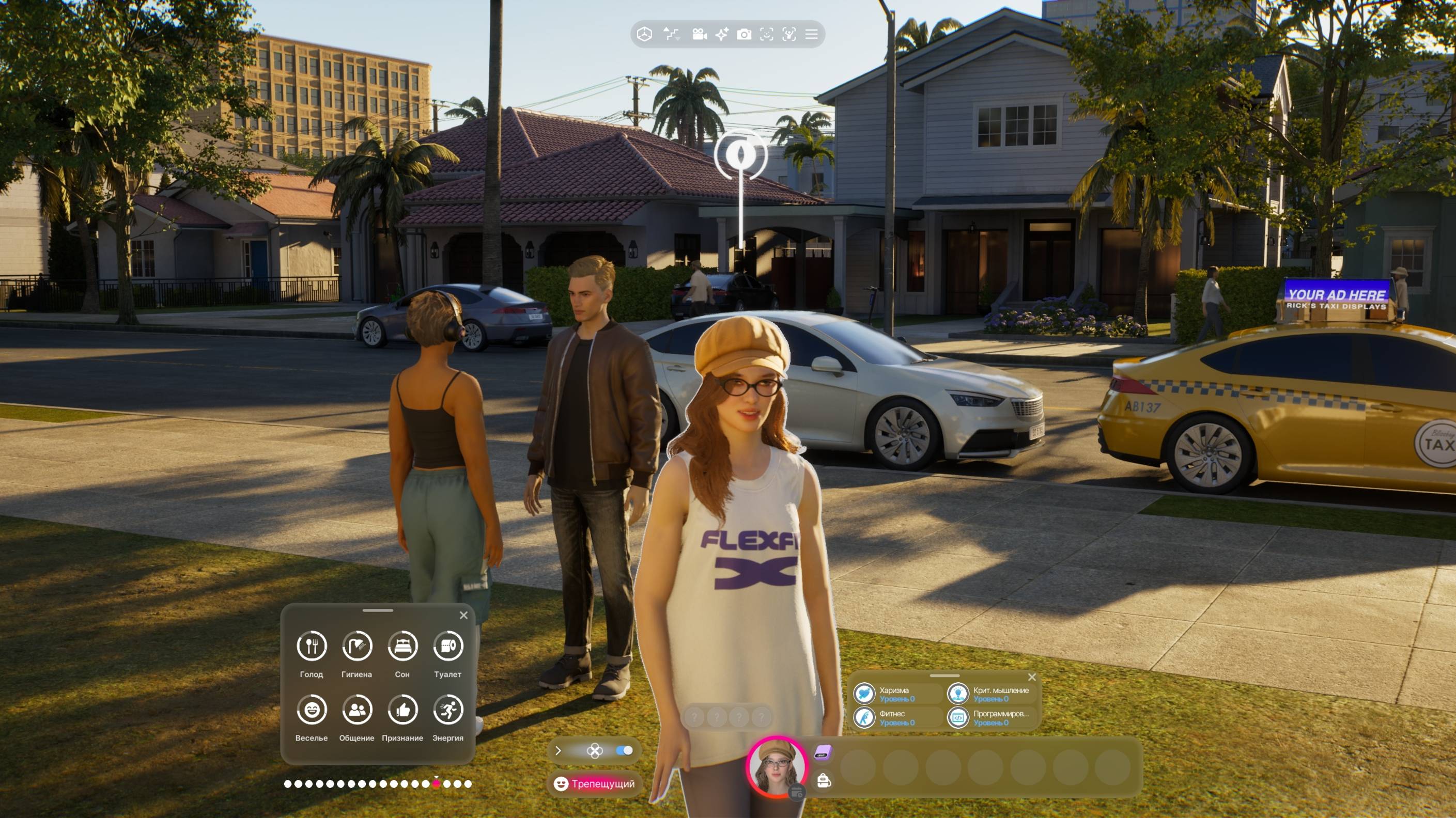This screenshot has width=1456, height=818.
Task: Open the hamburger menu in the top toolbar
Action: pos(811,35)
